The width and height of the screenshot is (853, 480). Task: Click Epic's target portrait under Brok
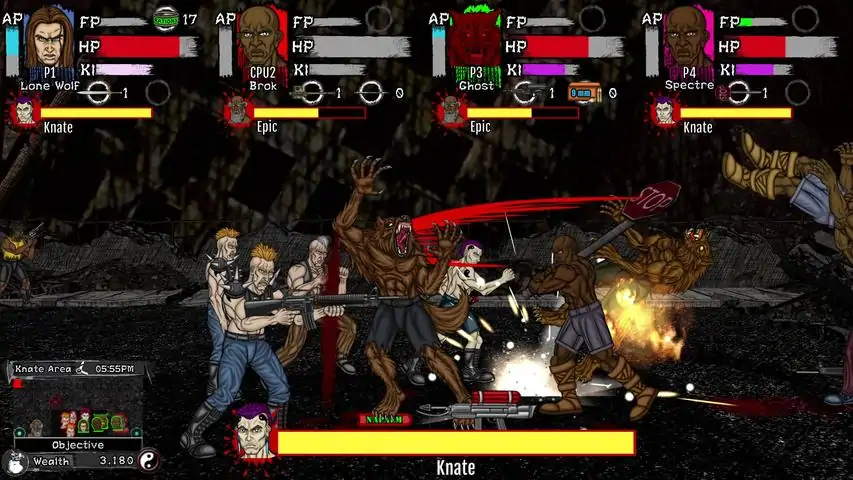[x=238, y=112]
